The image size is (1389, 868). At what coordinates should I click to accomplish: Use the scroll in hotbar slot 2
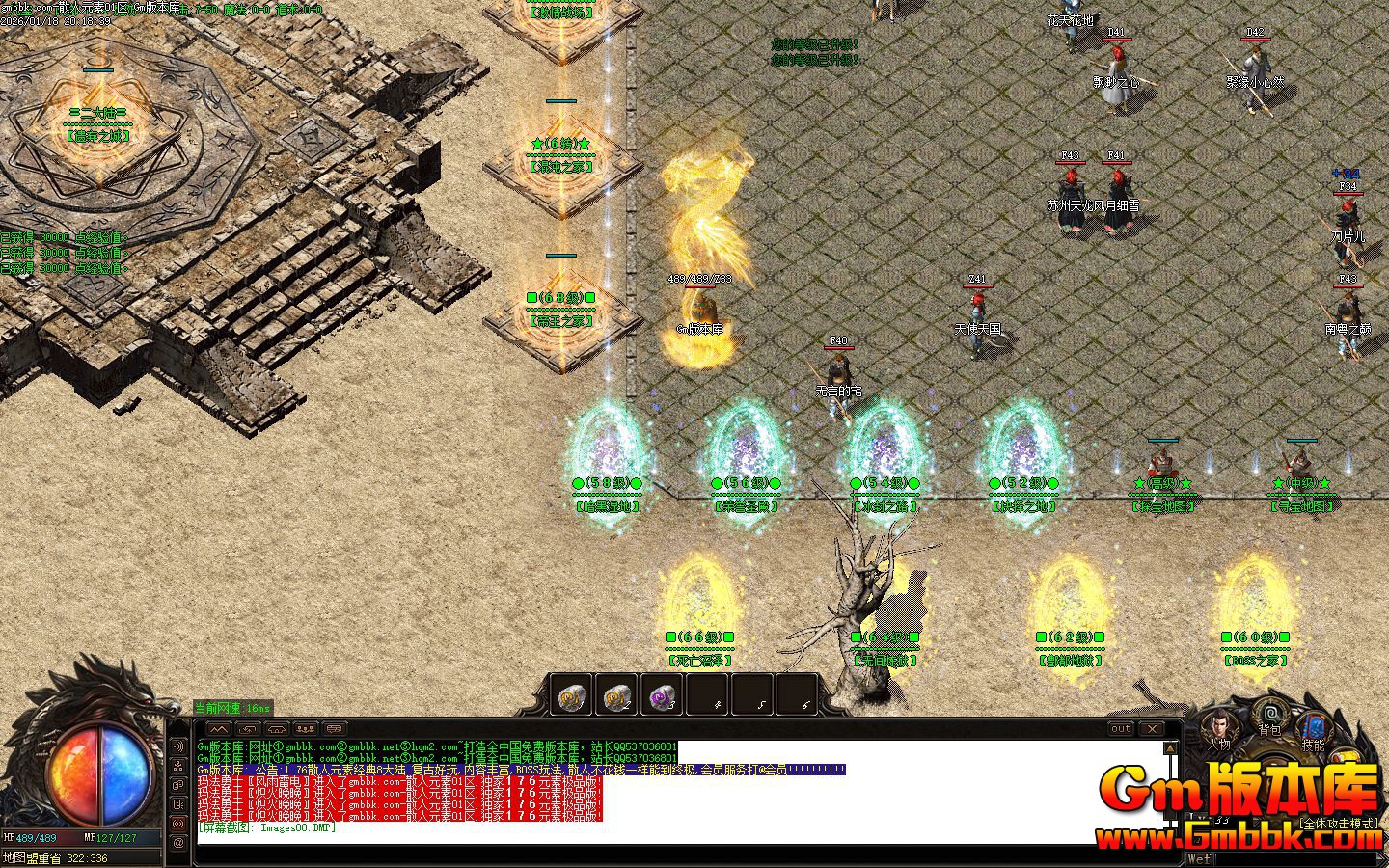point(616,695)
